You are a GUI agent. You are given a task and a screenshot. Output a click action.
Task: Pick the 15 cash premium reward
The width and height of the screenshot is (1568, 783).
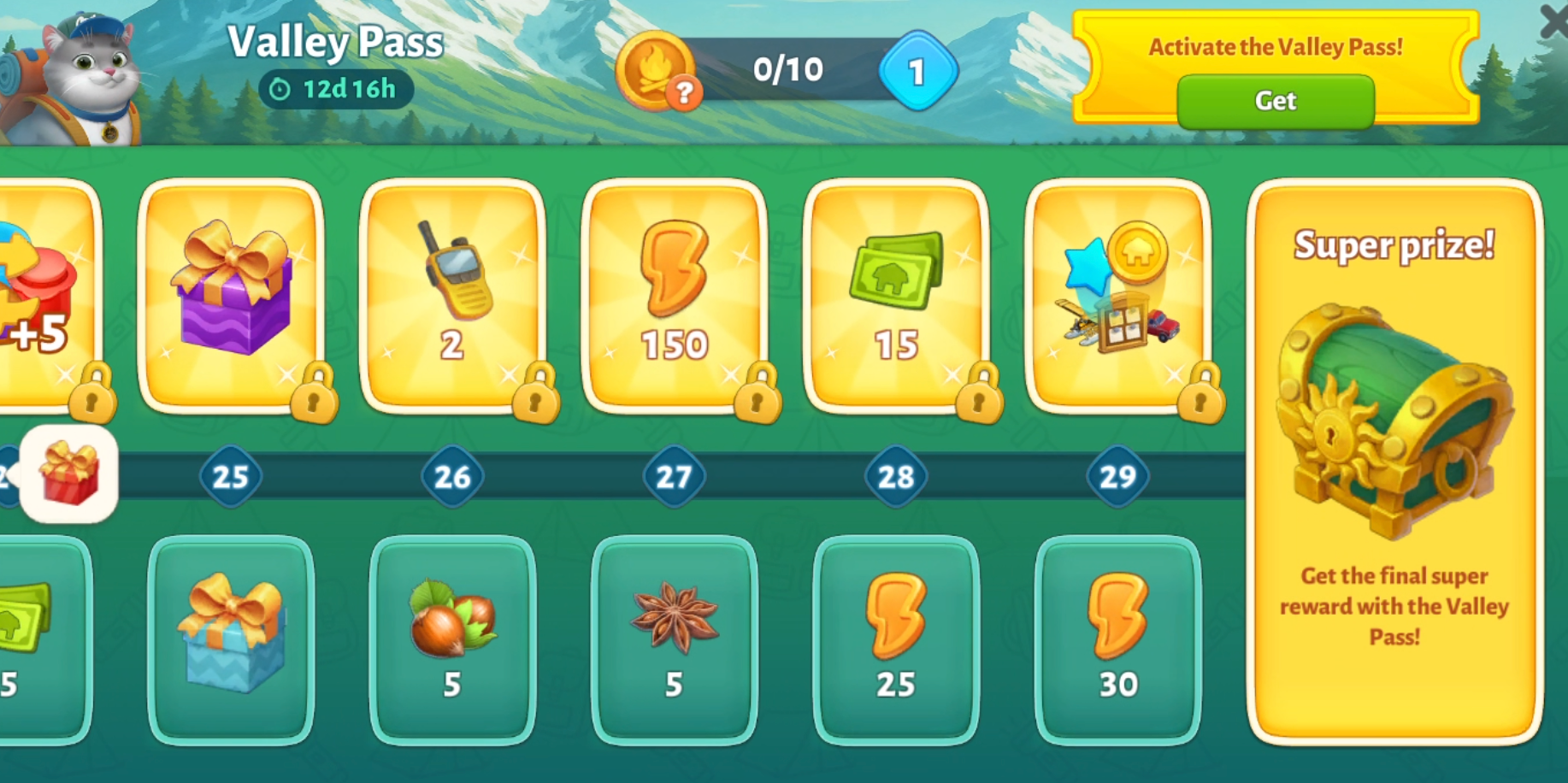tap(895, 295)
